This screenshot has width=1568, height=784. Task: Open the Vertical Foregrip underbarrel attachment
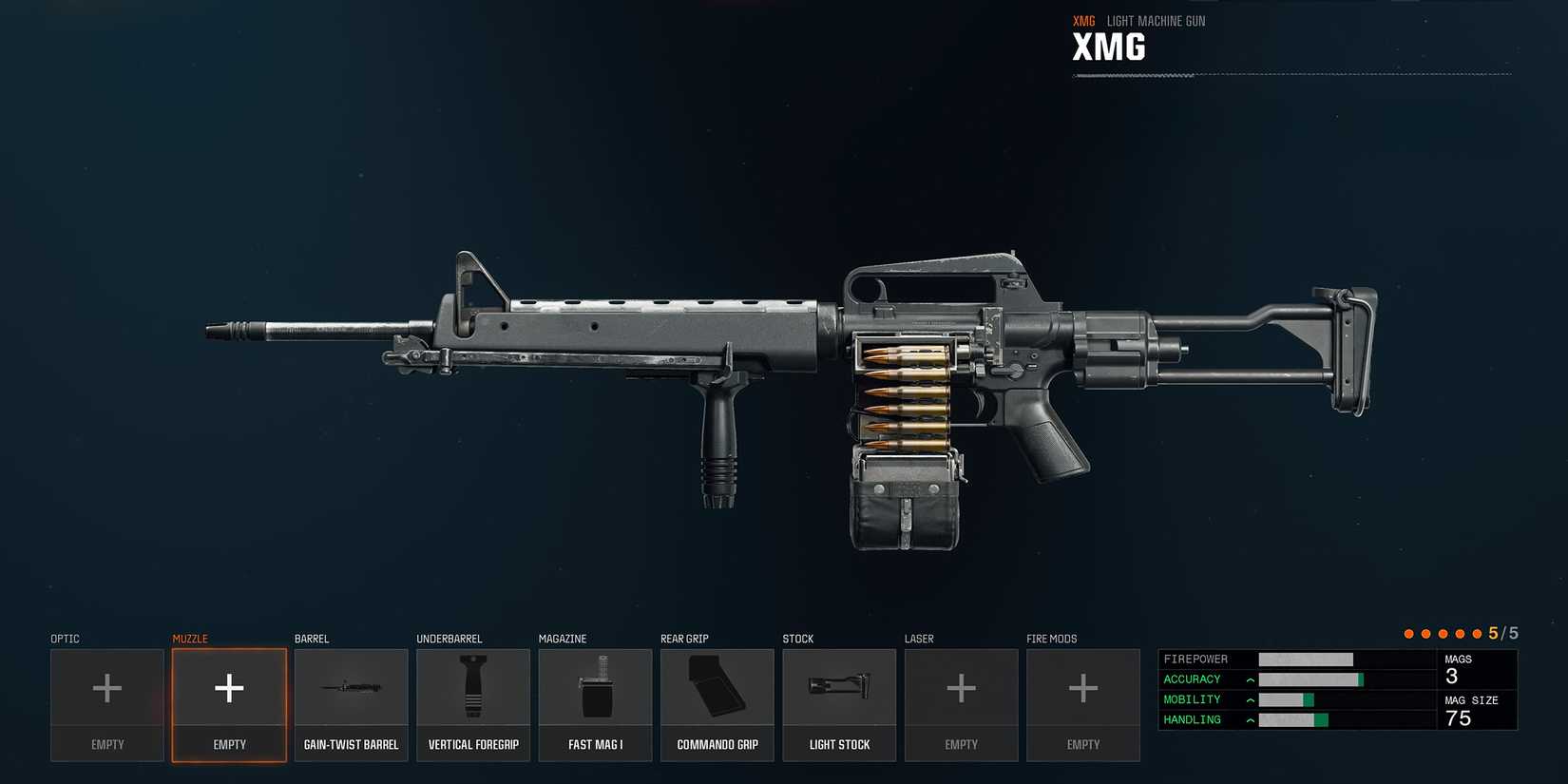(472, 687)
